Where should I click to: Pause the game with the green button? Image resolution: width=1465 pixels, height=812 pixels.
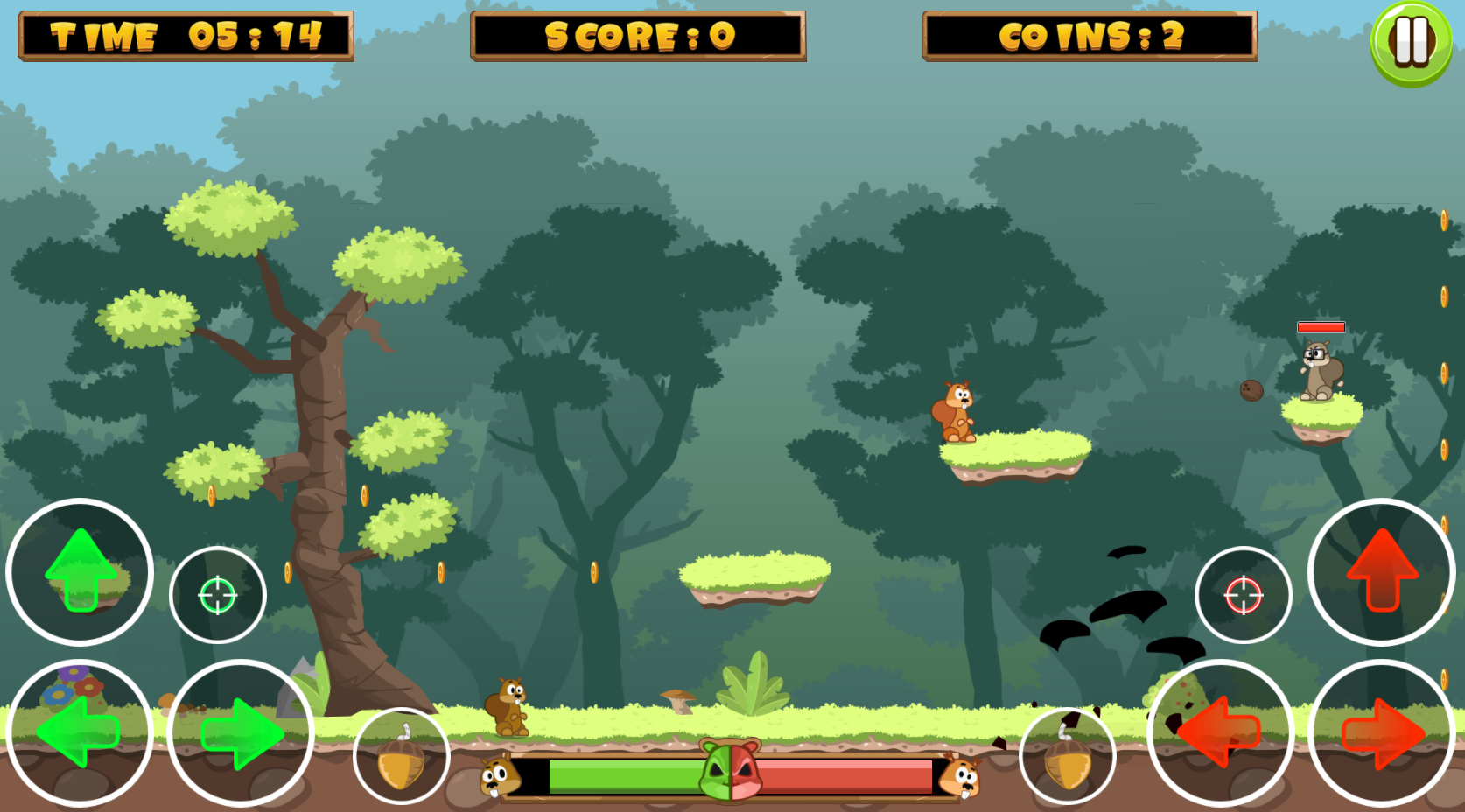[x=1411, y=42]
